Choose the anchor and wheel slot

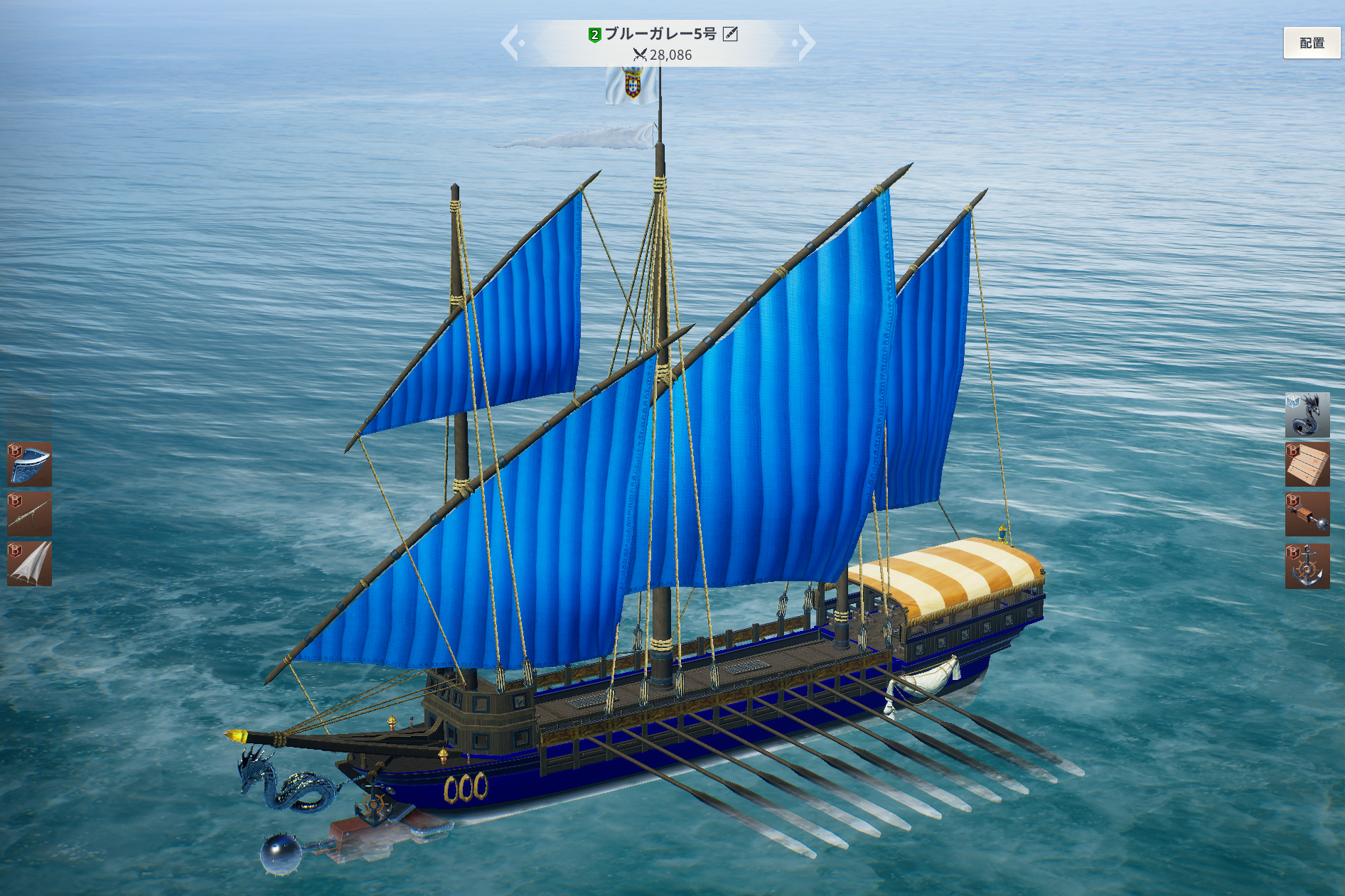[1307, 566]
